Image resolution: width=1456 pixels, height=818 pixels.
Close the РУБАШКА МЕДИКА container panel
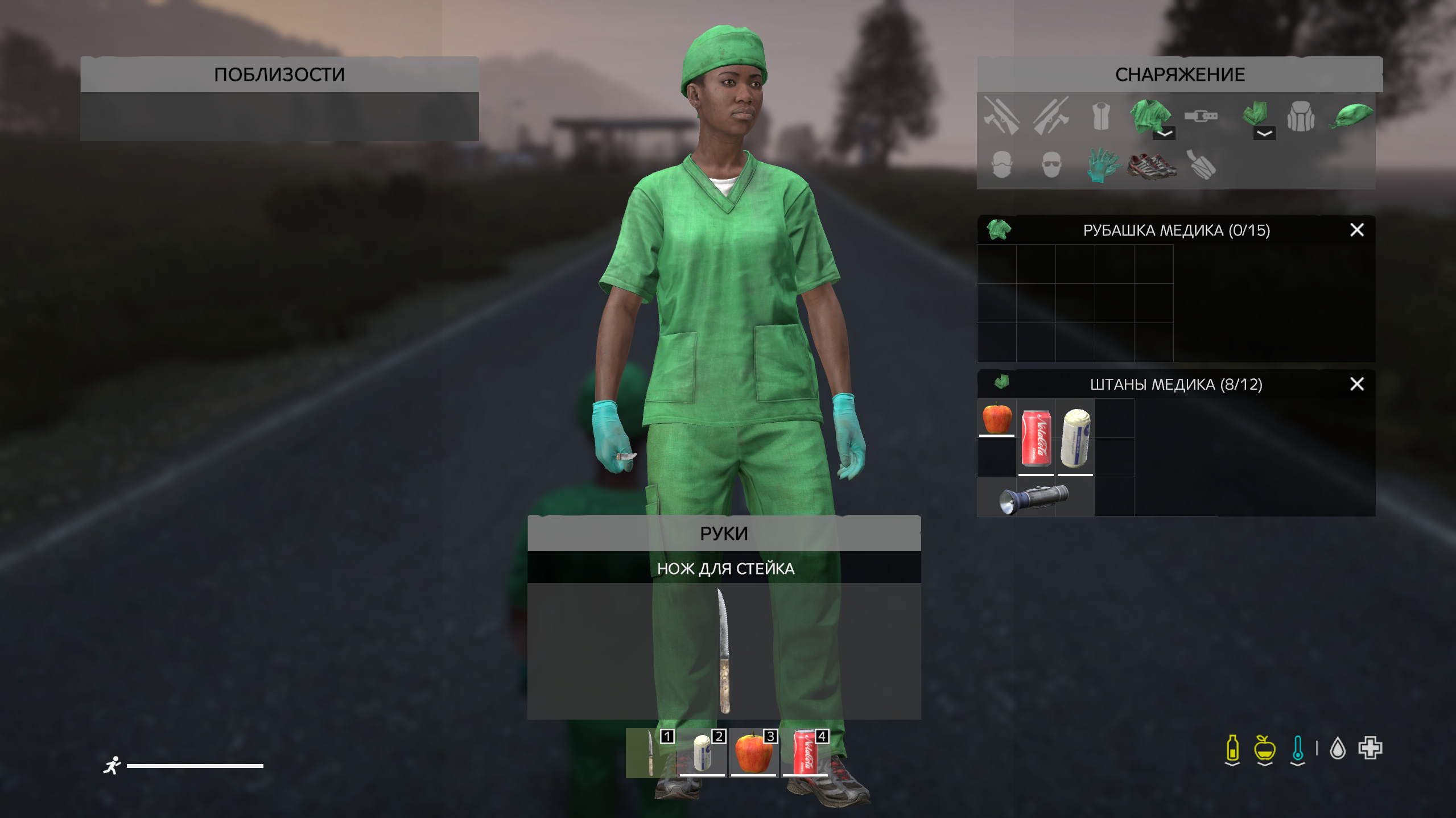[1357, 230]
